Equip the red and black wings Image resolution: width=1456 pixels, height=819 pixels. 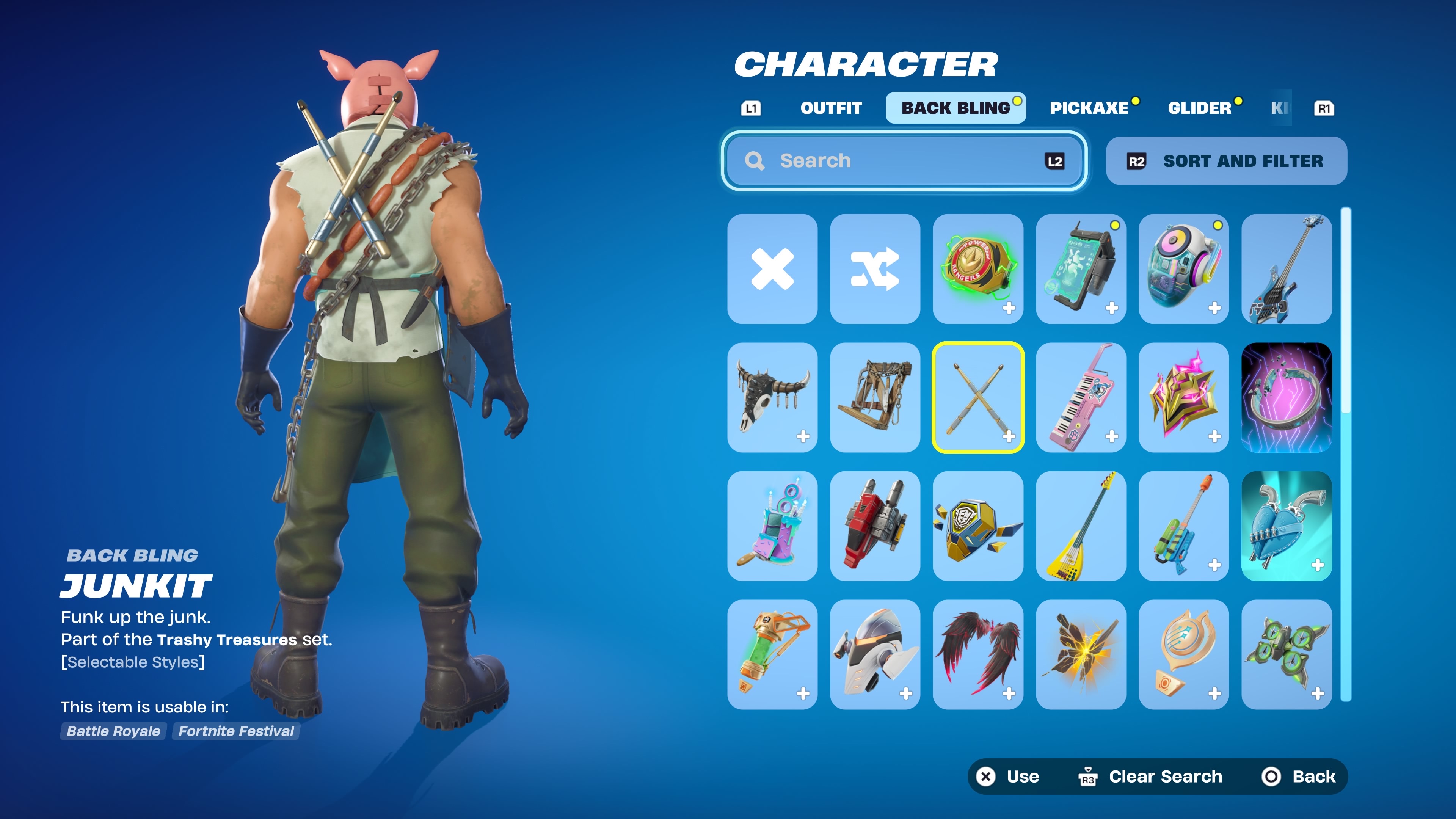tap(978, 654)
